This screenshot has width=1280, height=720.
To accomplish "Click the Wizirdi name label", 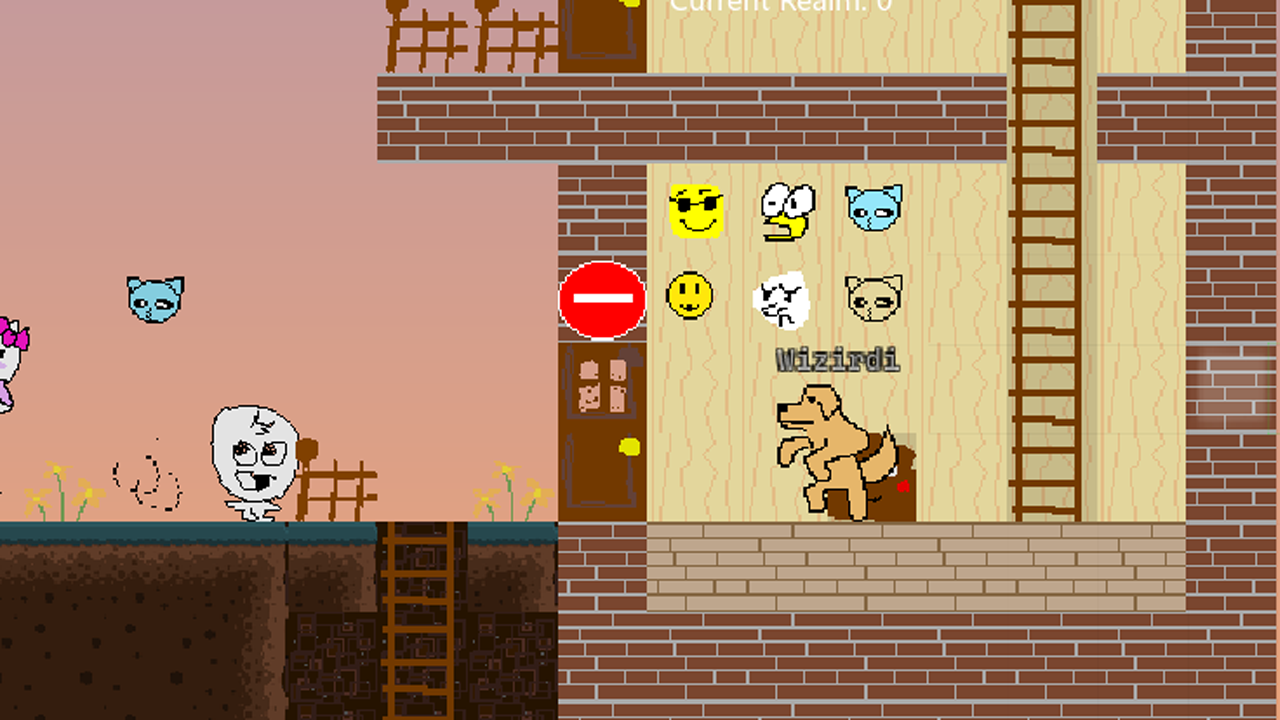I will tap(838, 361).
